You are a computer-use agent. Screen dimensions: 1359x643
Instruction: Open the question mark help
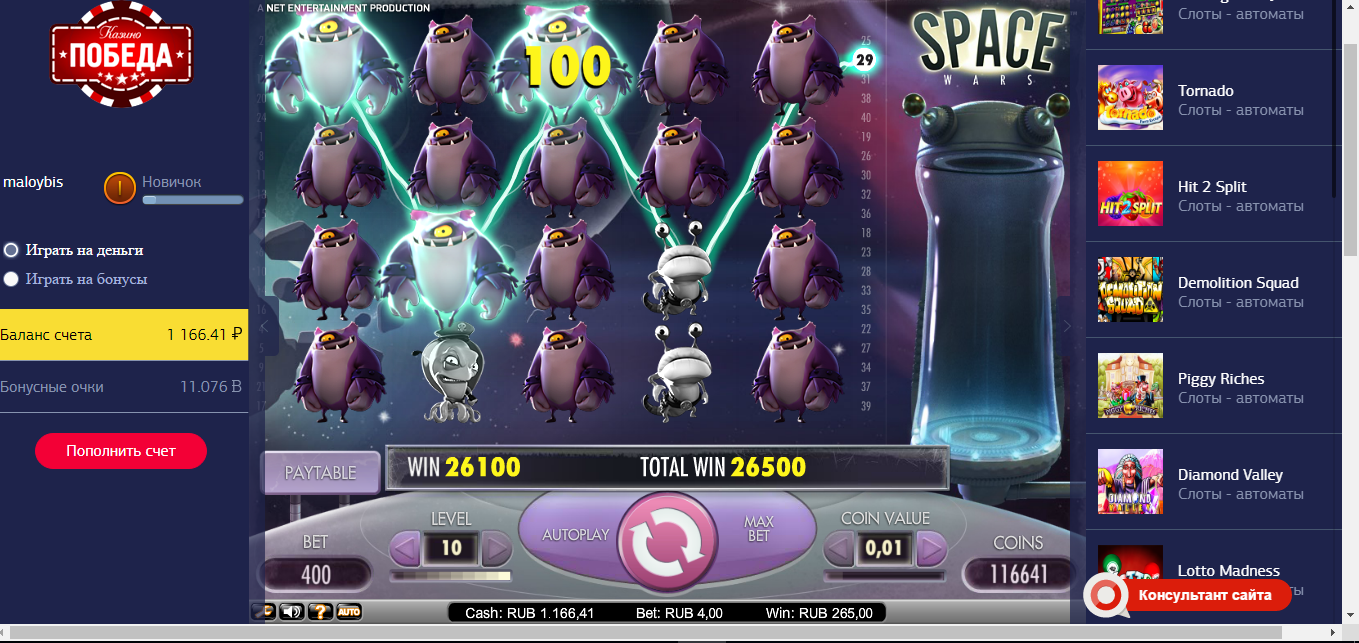pyautogui.click(x=320, y=611)
